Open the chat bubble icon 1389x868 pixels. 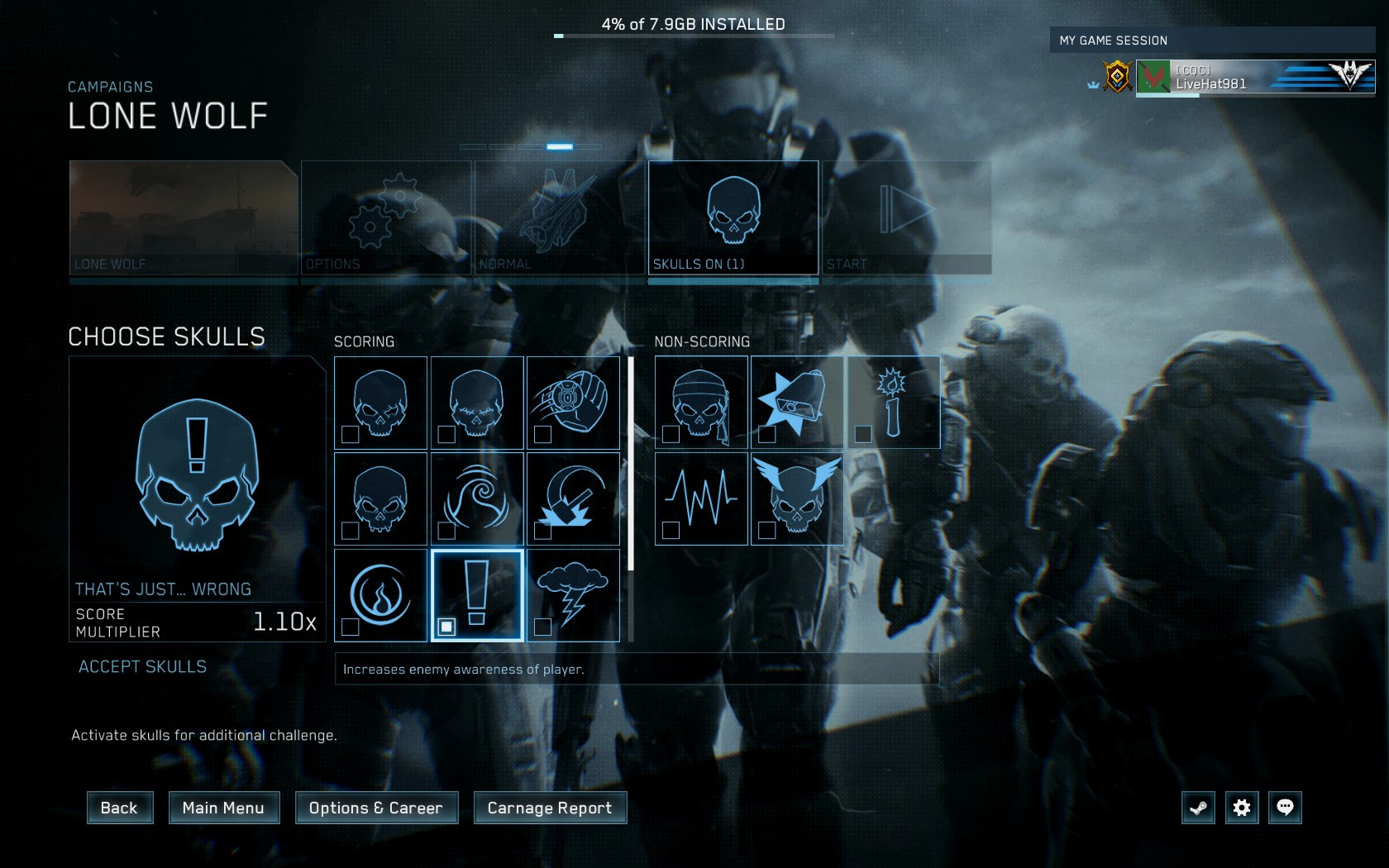pos(1285,808)
